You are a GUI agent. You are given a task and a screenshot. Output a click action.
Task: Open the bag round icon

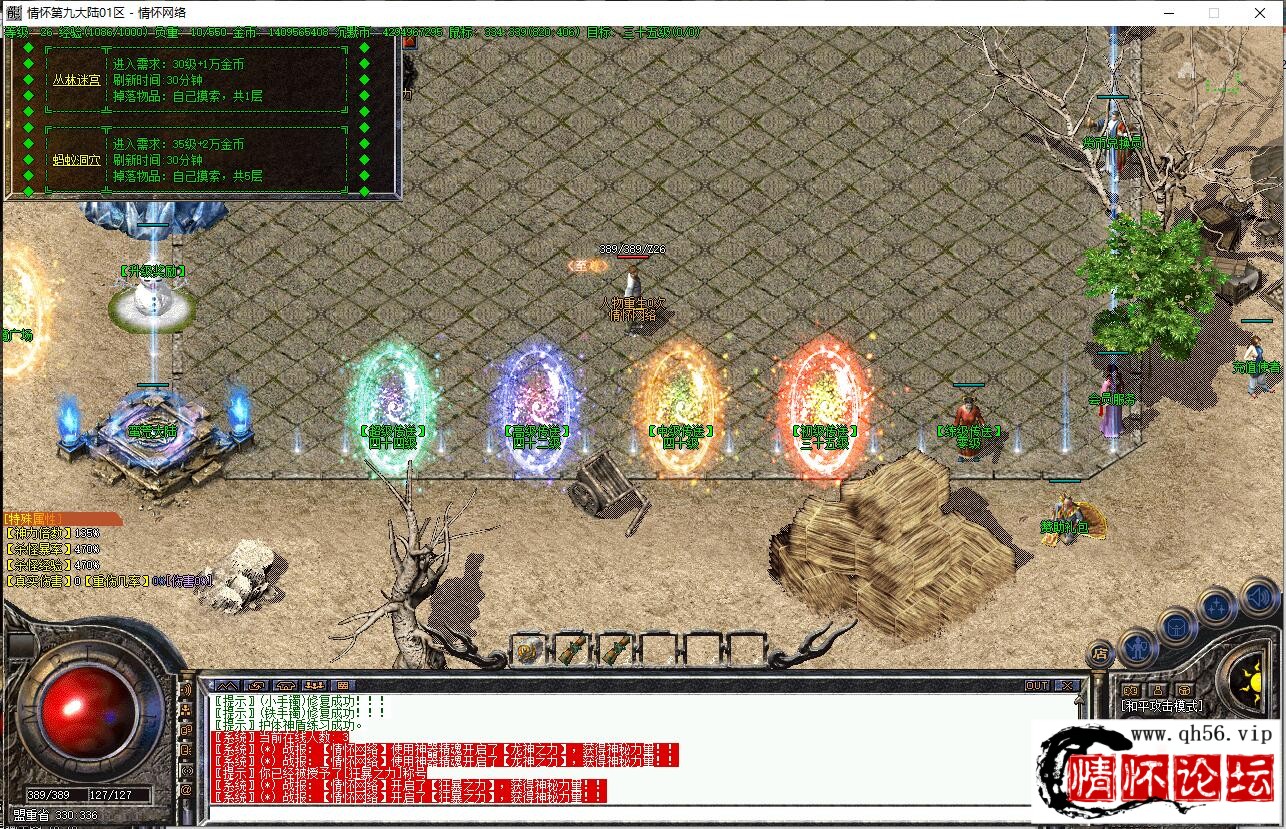click(x=1177, y=628)
